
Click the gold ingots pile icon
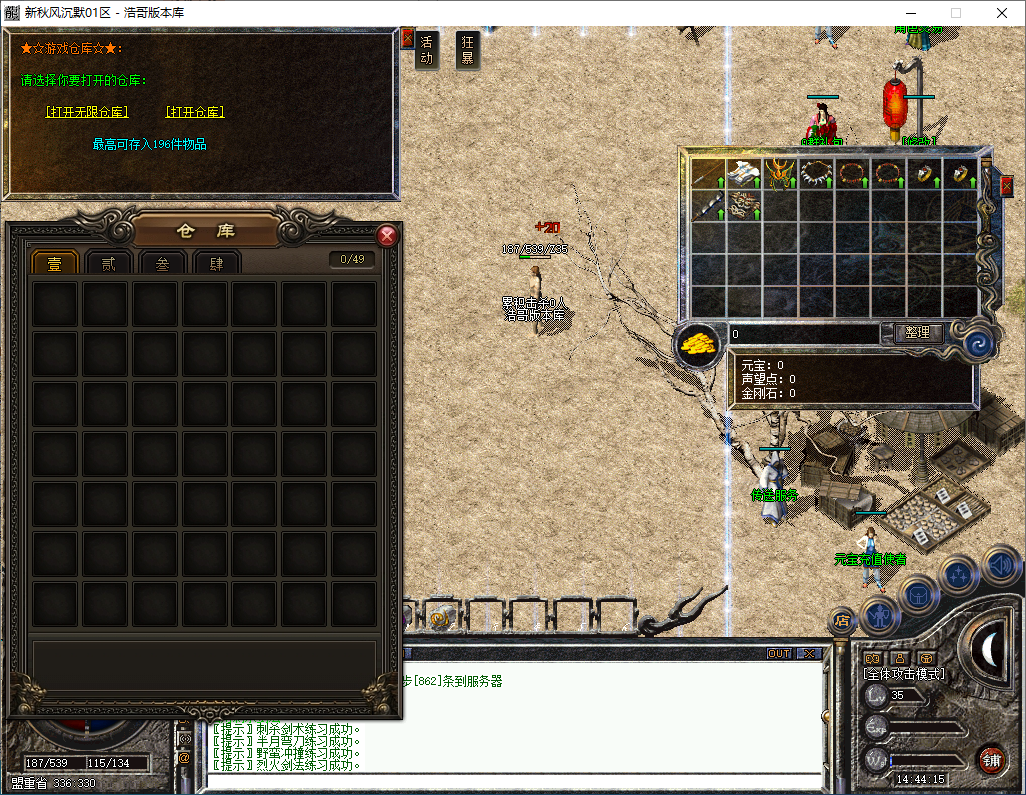point(699,345)
